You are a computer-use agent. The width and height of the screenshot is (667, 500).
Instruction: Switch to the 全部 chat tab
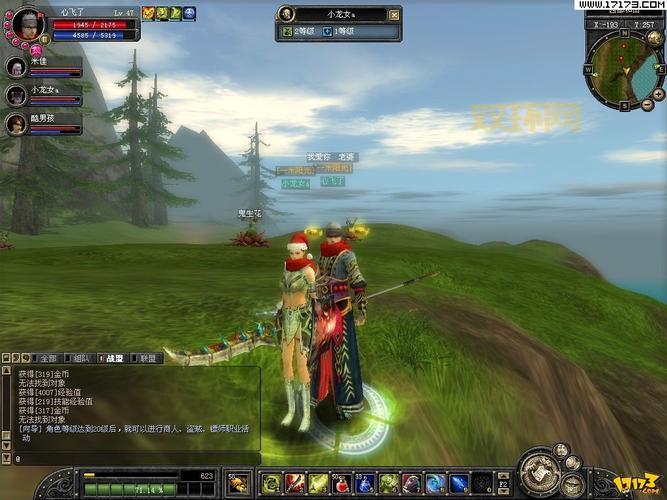(46, 357)
